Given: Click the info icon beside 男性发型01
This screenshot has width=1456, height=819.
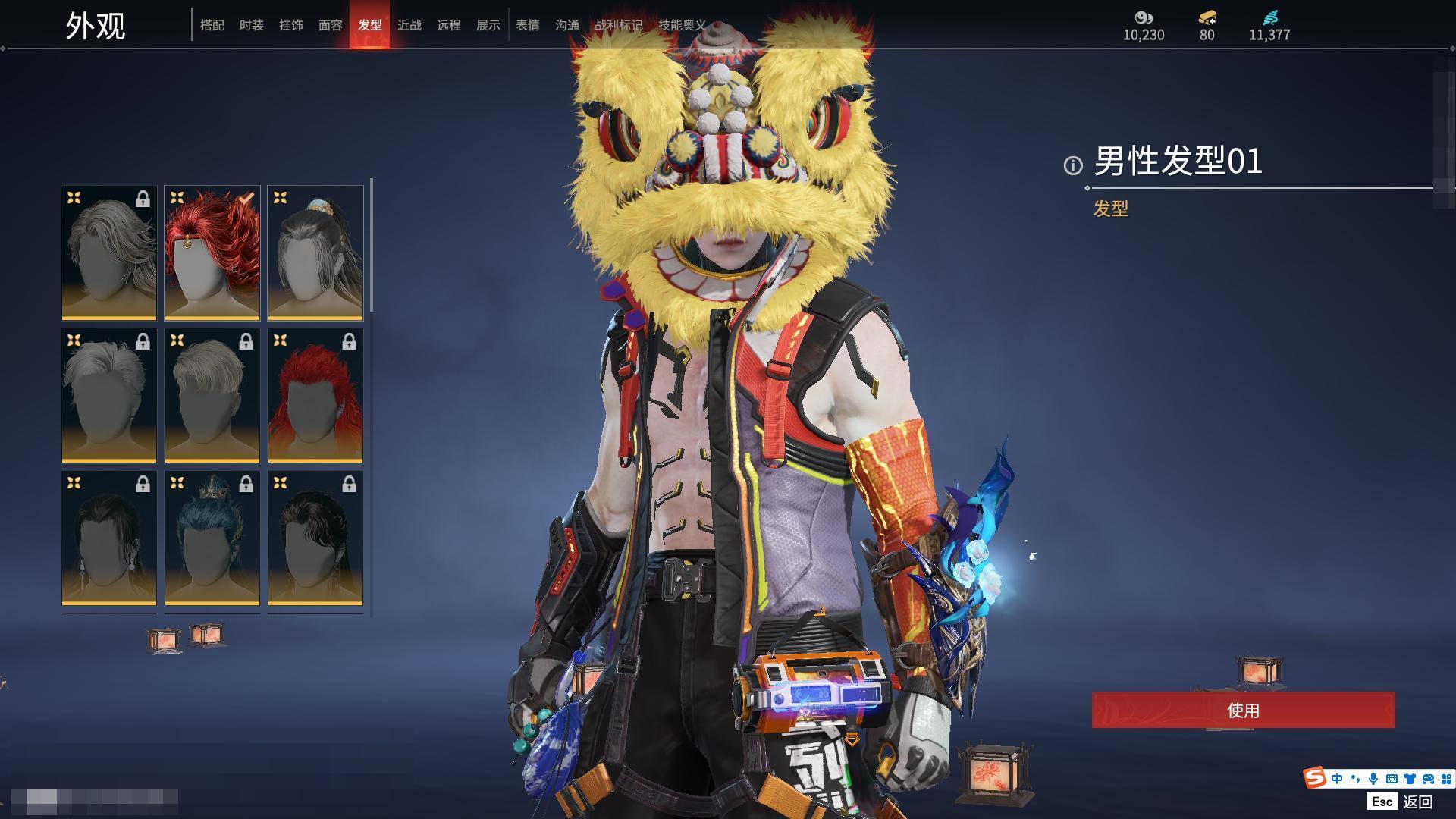Looking at the screenshot, I should 1073,165.
